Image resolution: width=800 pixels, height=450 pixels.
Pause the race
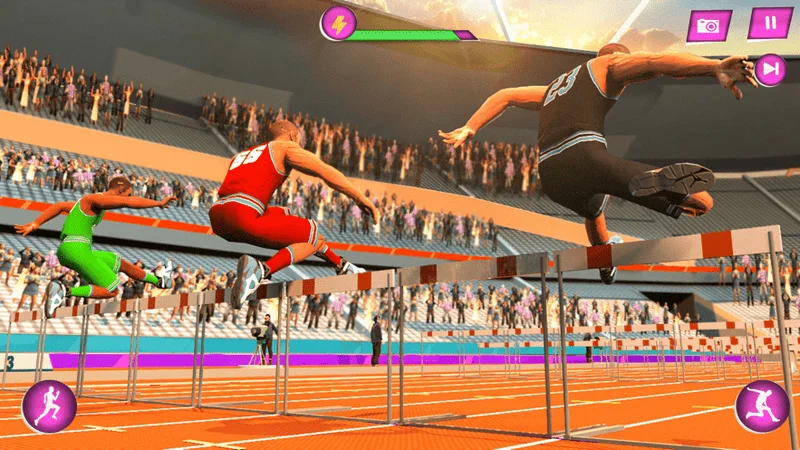[x=769, y=23]
